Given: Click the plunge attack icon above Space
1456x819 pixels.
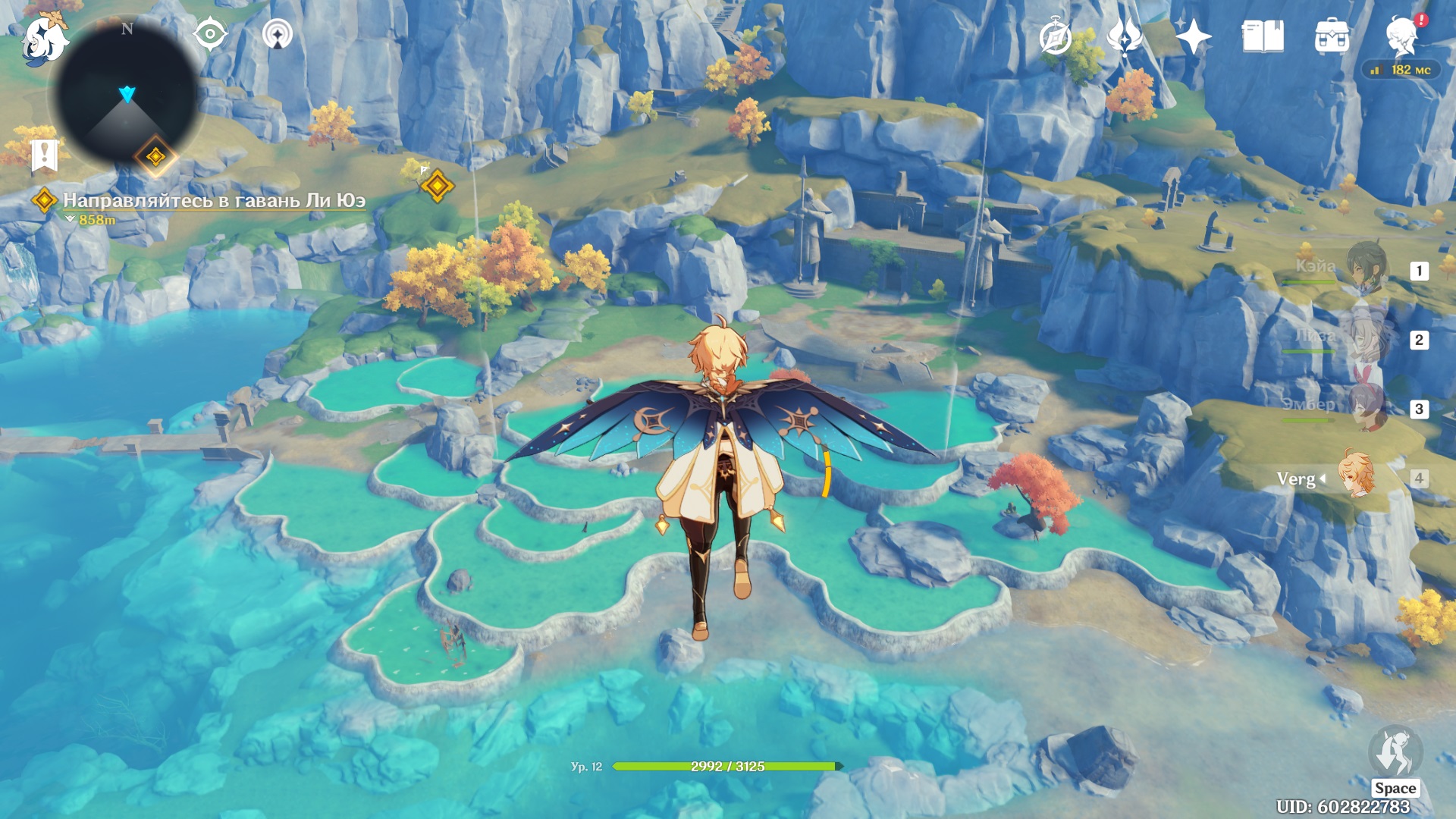Looking at the screenshot, I should click(x=1395, y=752).
